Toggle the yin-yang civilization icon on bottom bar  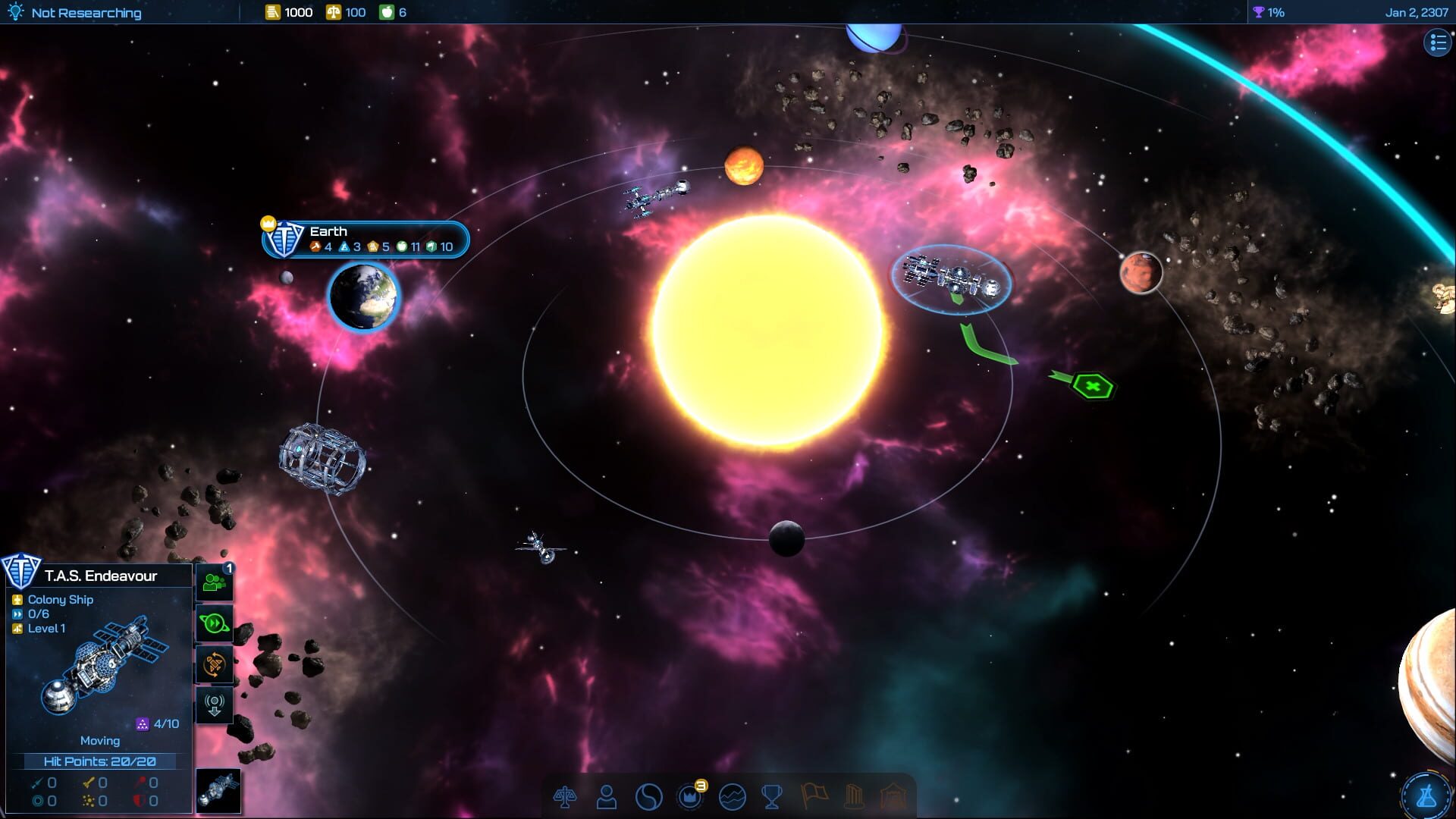(650, 797)
